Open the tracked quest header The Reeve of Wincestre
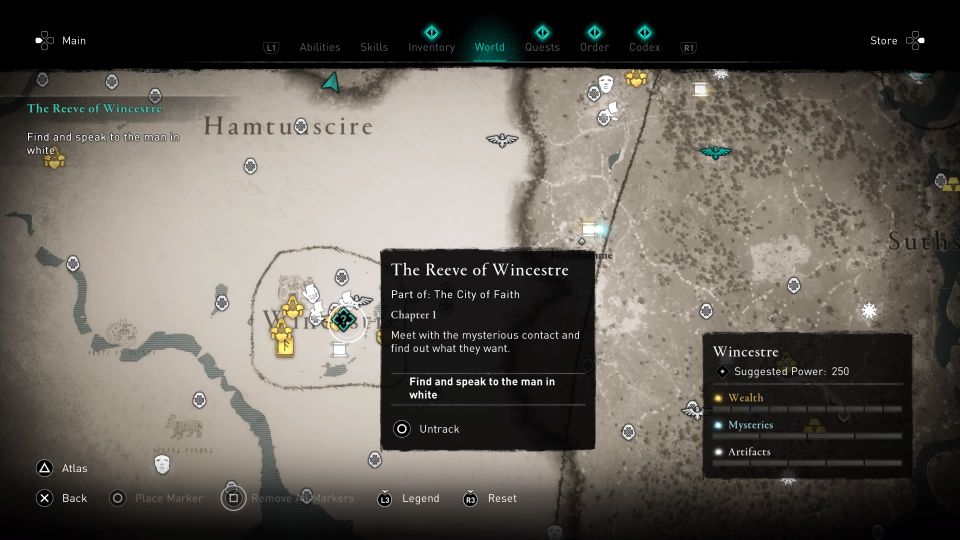This screenshot has width=960, height=540. 94,109
